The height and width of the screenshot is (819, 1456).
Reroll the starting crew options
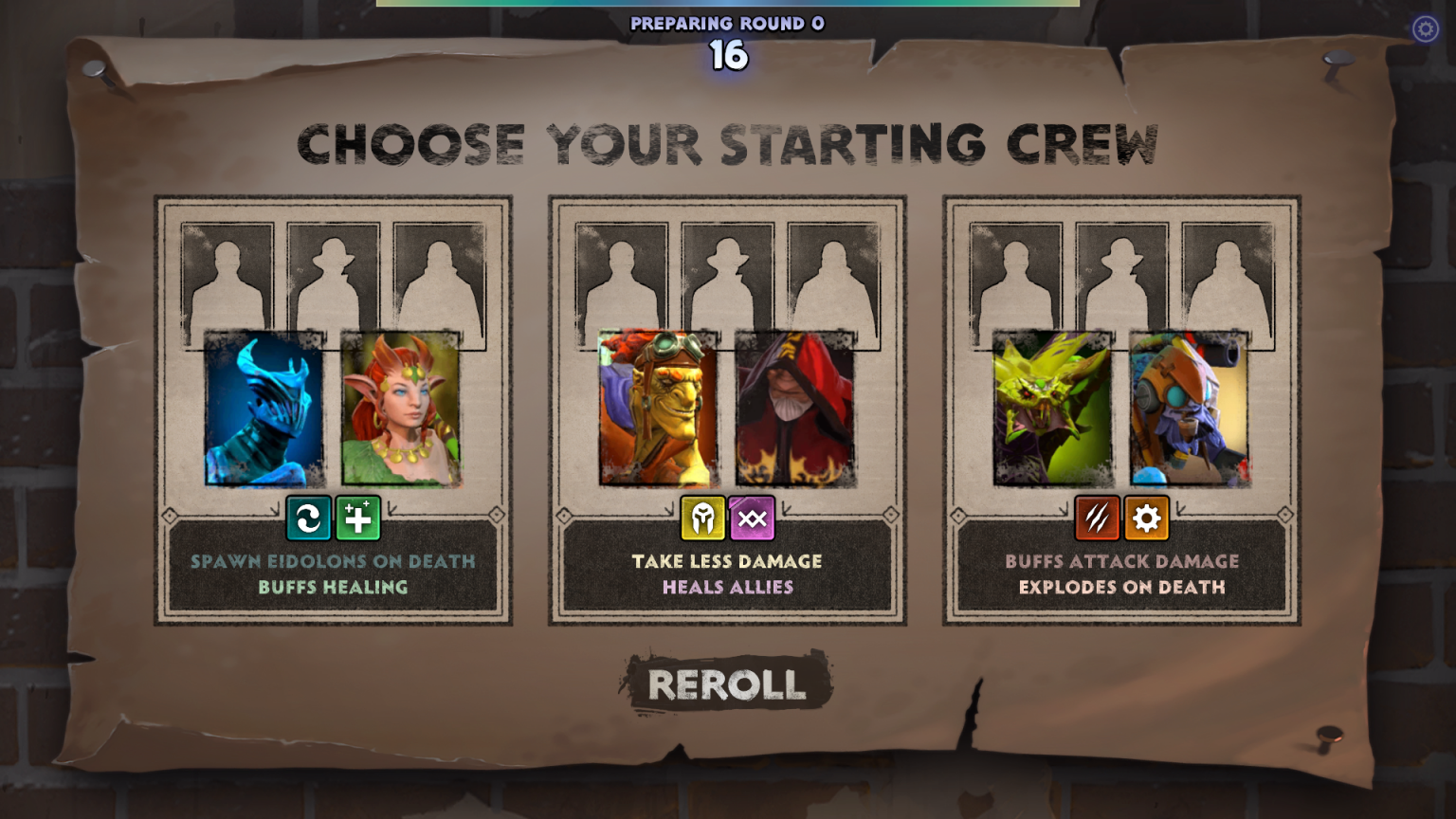coord(727,683)
